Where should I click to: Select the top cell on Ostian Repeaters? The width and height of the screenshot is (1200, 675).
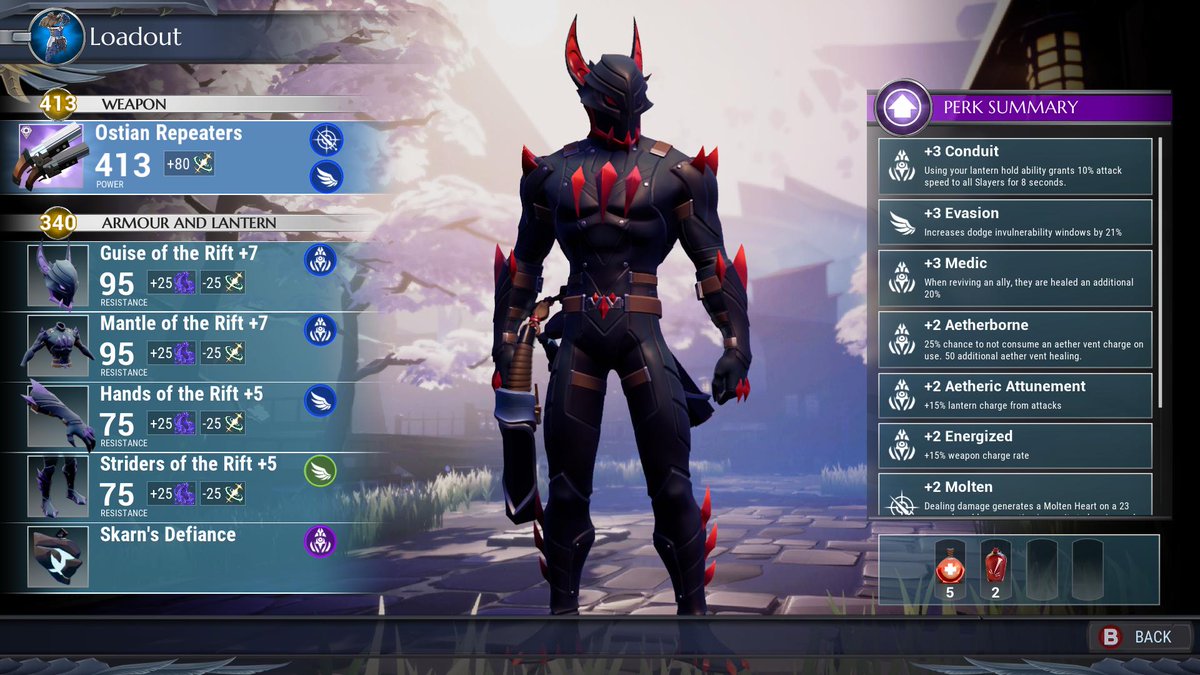point(326,139)
